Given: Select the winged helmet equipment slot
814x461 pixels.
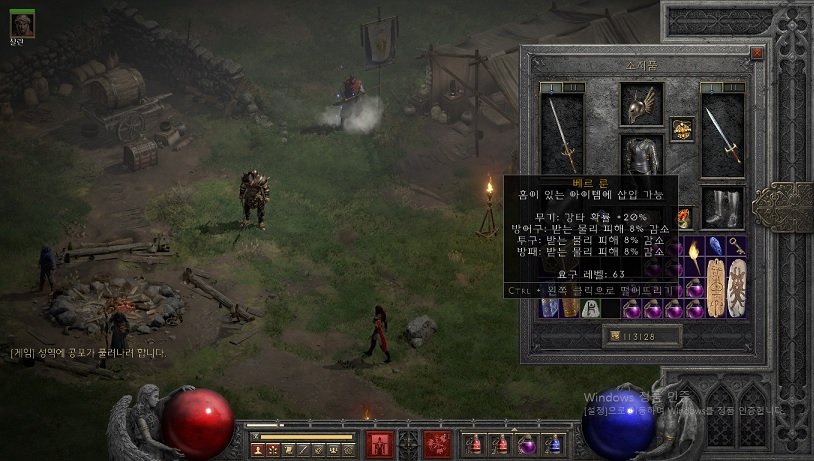Looking at the screenshot, I should coord(641,104).
